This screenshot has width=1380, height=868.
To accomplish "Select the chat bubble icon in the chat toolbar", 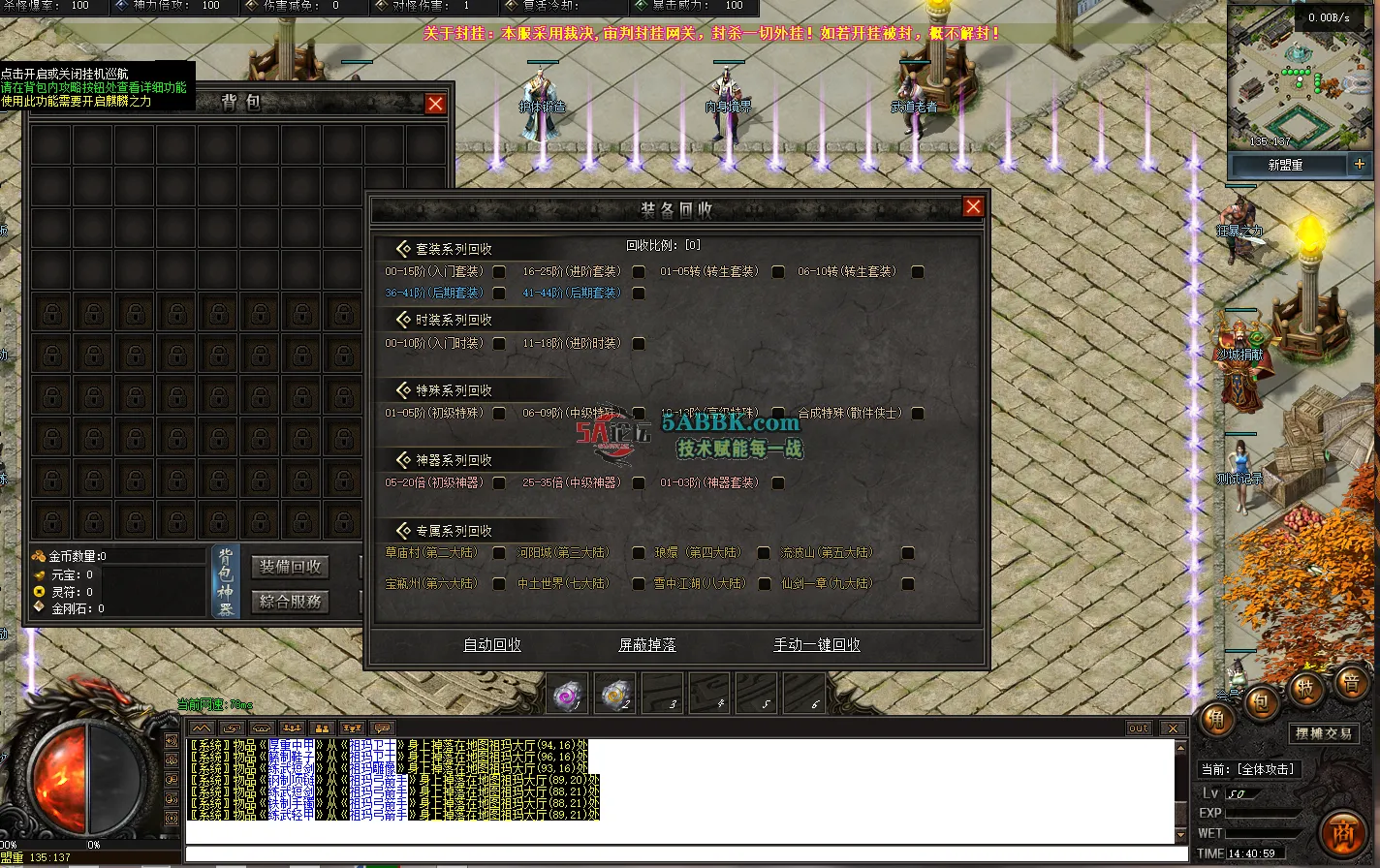I will tap(381, 728).
